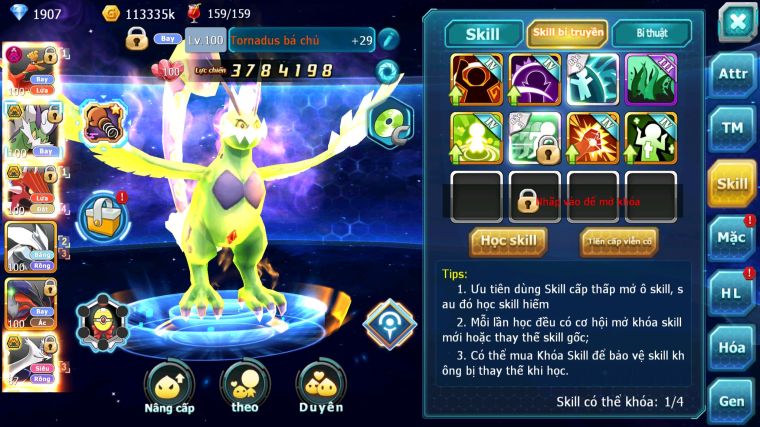Switch to the Mặc side tab

pyautogui.click(x=732, y=238)
